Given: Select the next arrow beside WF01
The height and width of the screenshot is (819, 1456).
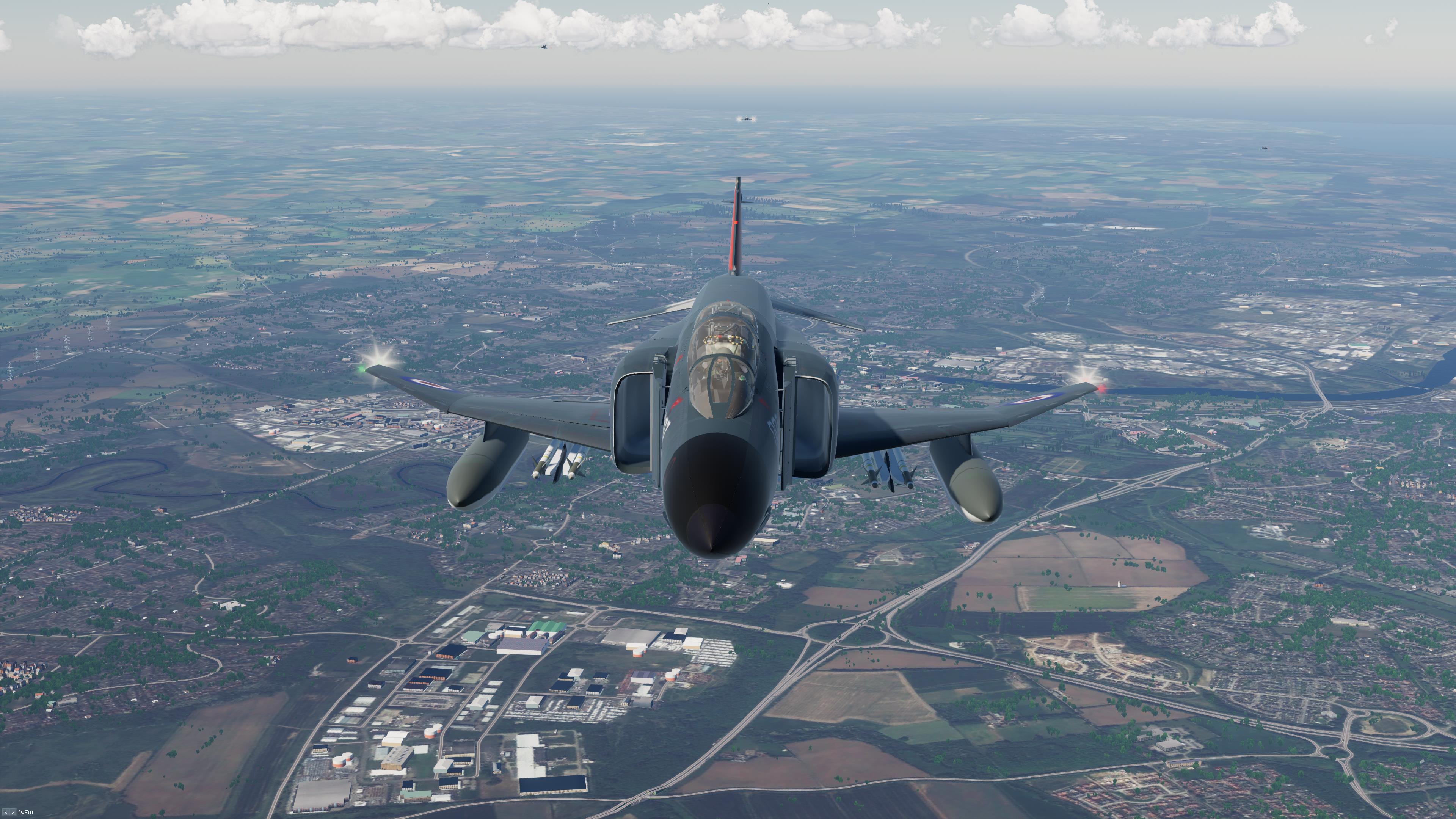Looking at the screenshot, I should point(13,813).
